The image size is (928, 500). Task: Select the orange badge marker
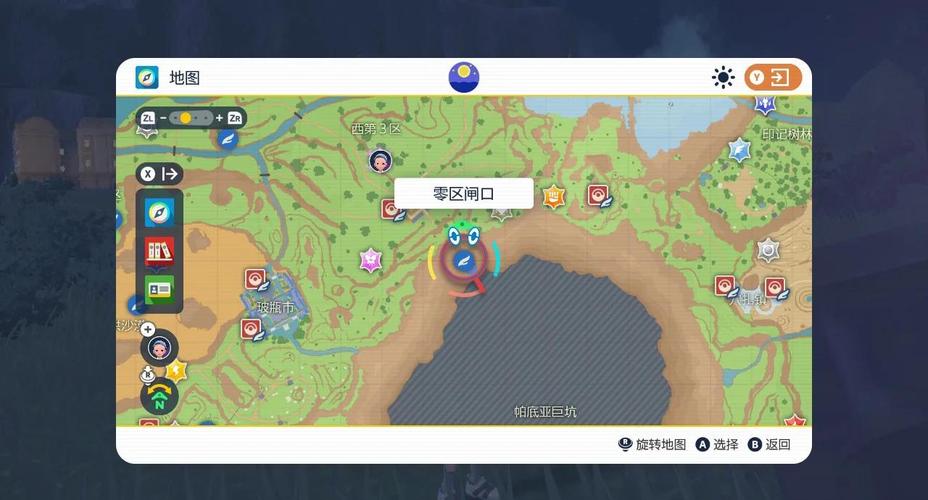554,196
